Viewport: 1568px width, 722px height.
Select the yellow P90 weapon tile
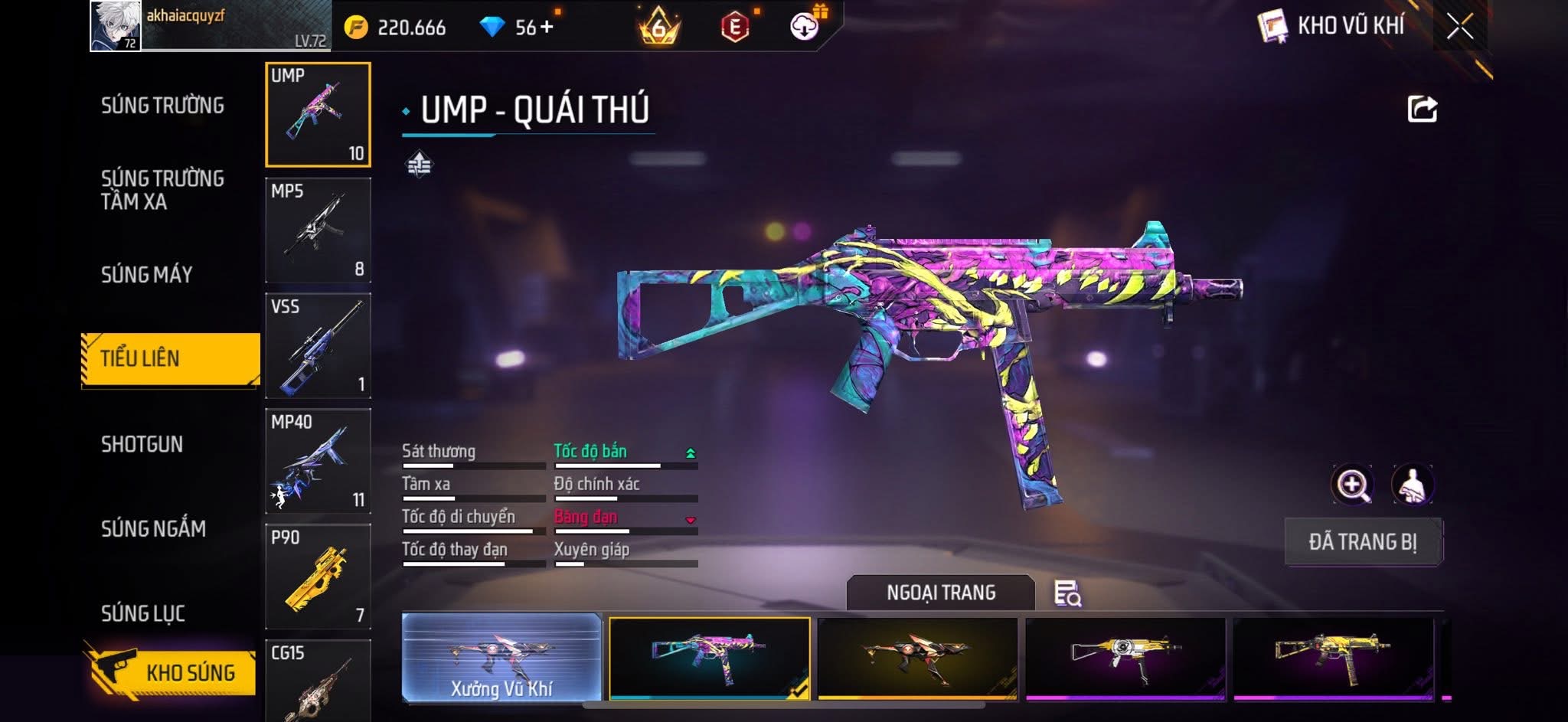click(x=318, y=577)
